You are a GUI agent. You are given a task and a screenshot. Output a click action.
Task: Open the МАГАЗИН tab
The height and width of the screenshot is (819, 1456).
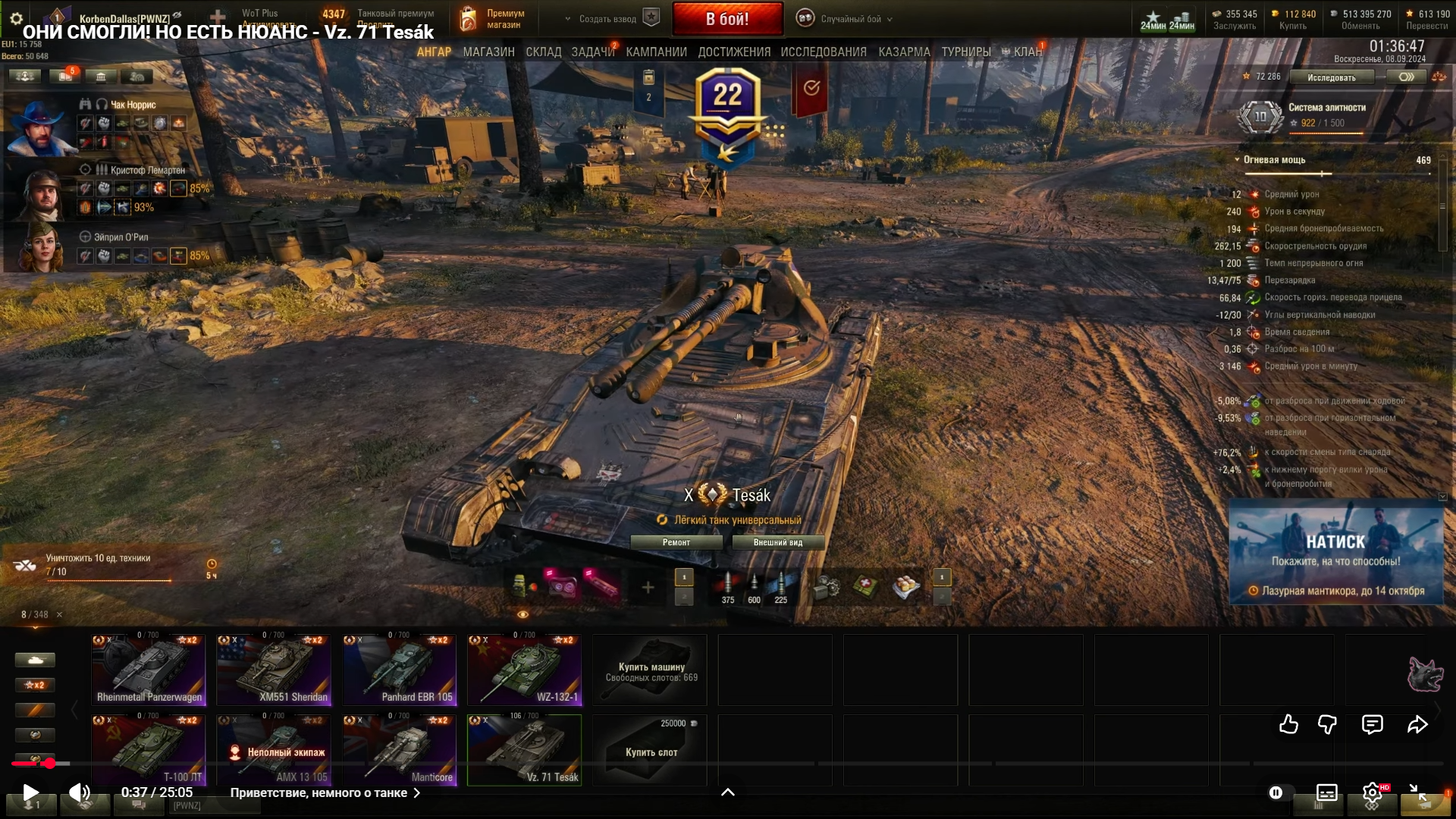(488, 52)
